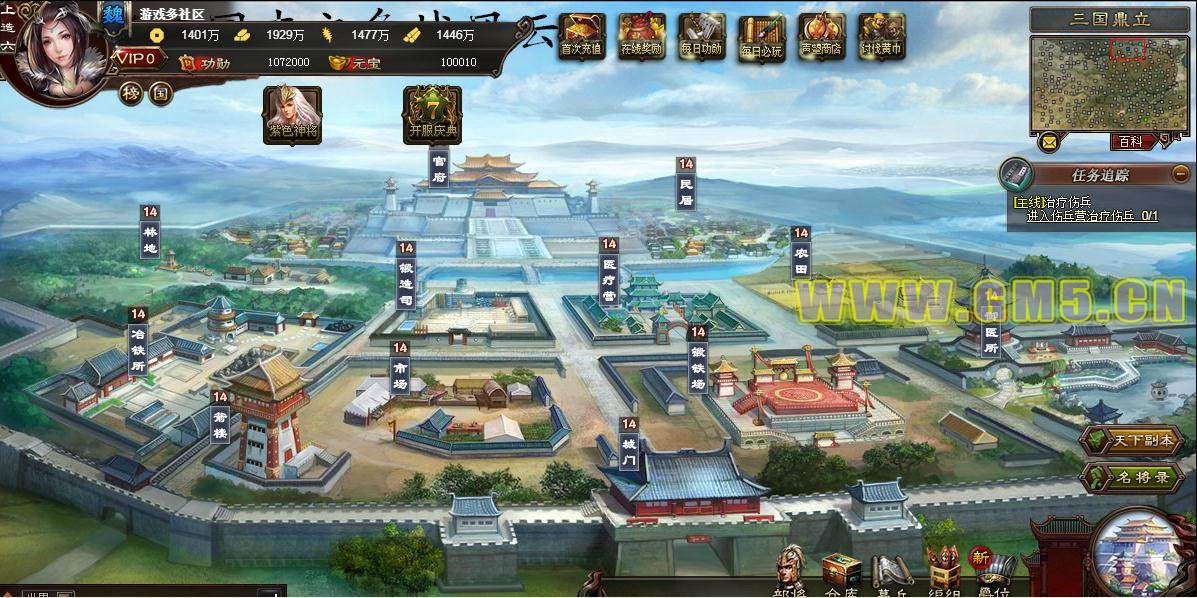Open the 紫色神将 purple general icon
Image resolution: width=1197 pixels, height=598 pixels.
[292, 112]
